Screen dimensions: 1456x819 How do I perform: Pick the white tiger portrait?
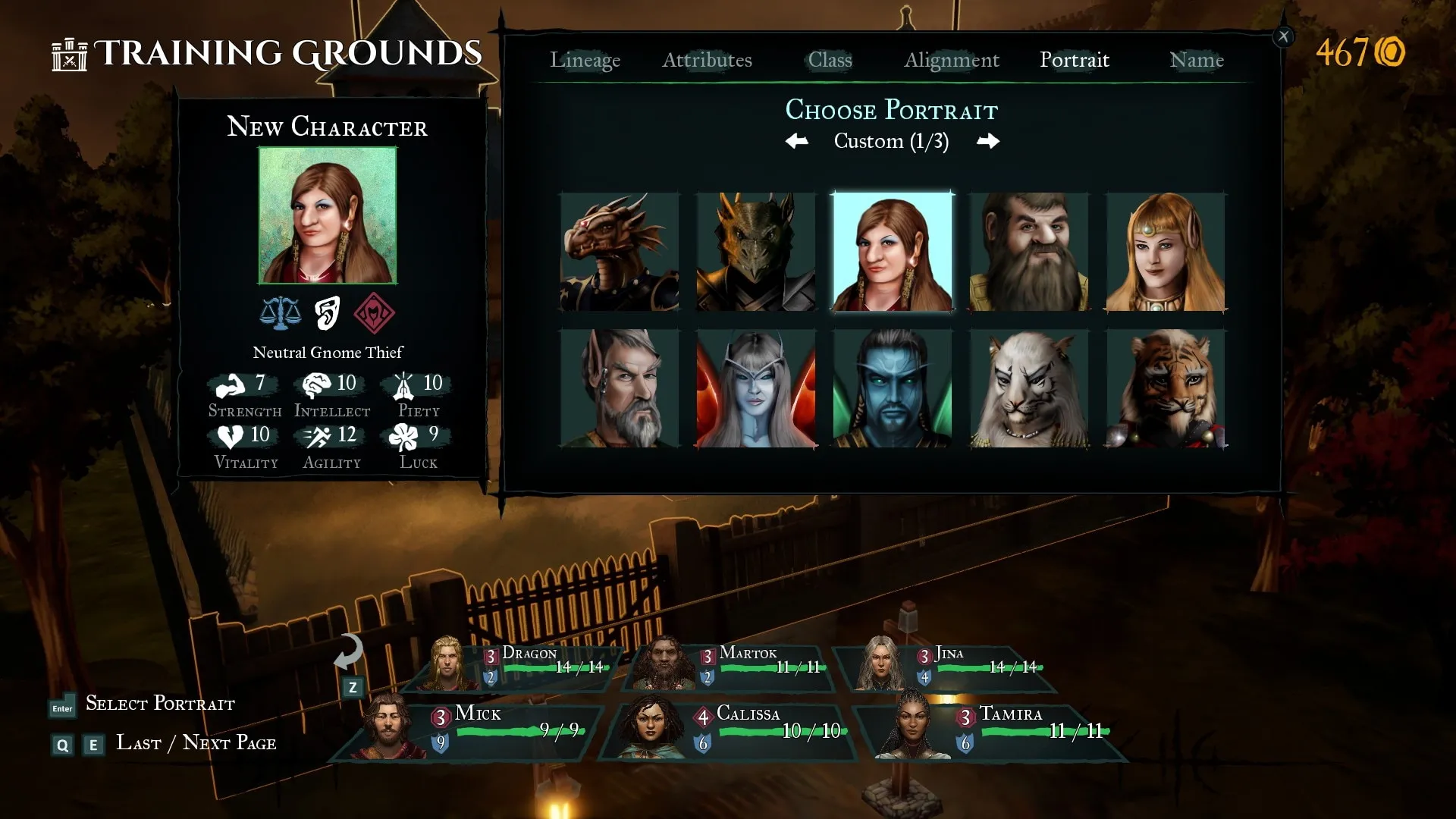(x=1029, y=388)
